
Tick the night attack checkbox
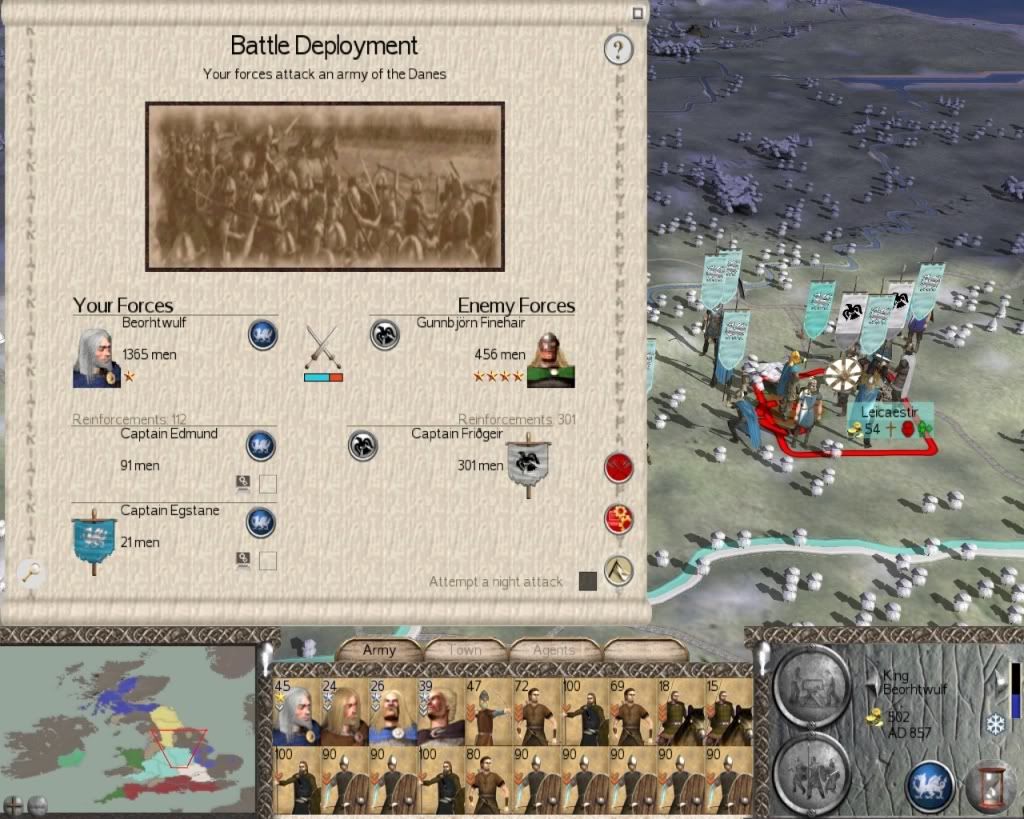point(588,581)
